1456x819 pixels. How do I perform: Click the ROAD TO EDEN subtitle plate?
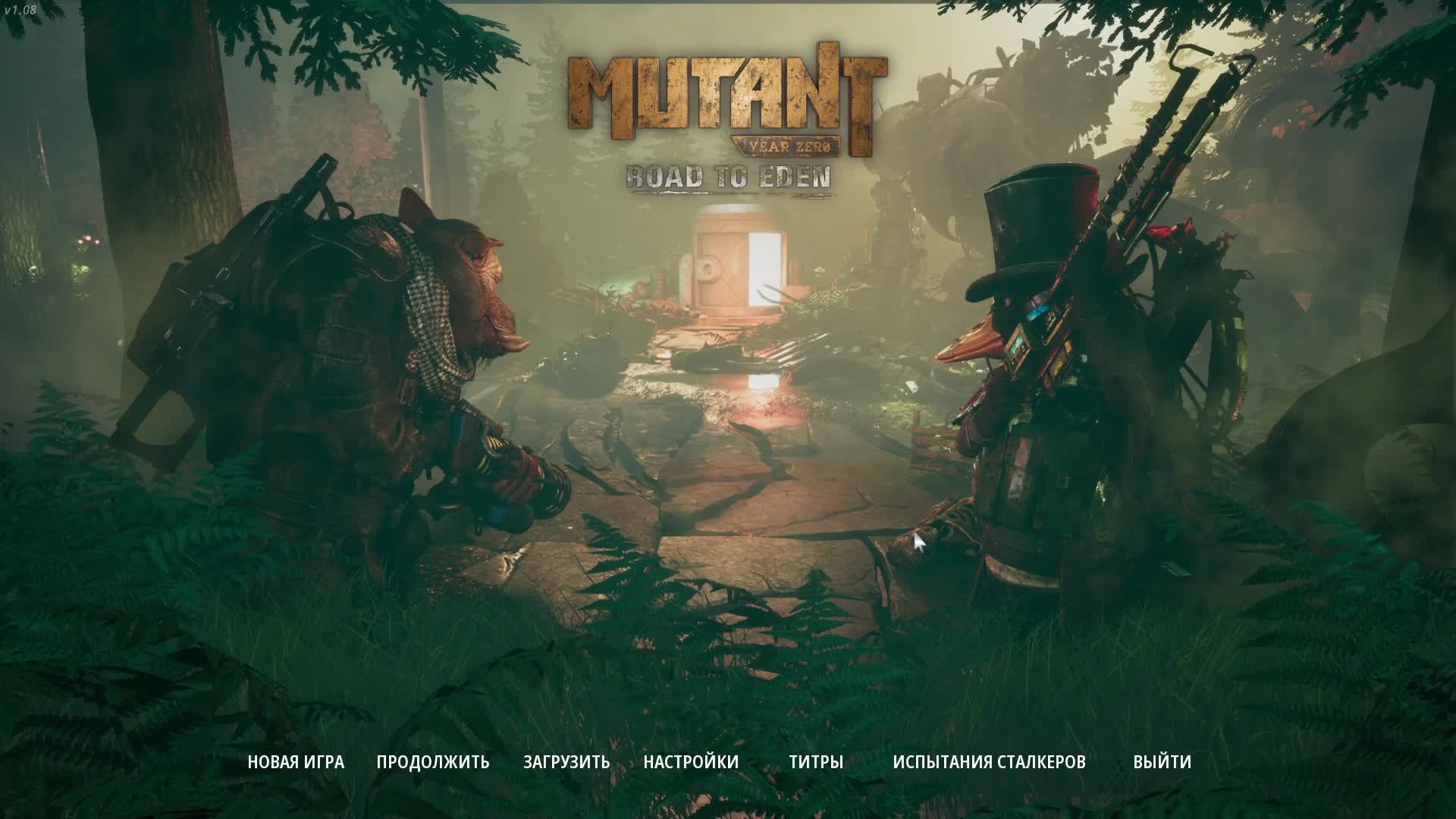tap(728, 177)
